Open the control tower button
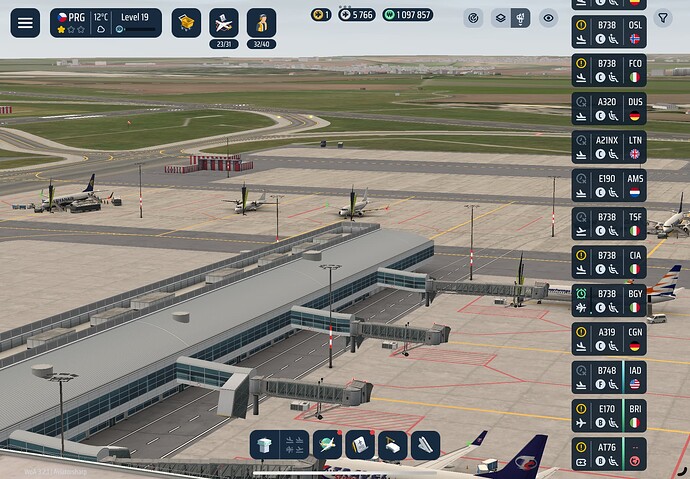Image resolution: width=690 pixels, height=479 pixels. tap(264, 445)
